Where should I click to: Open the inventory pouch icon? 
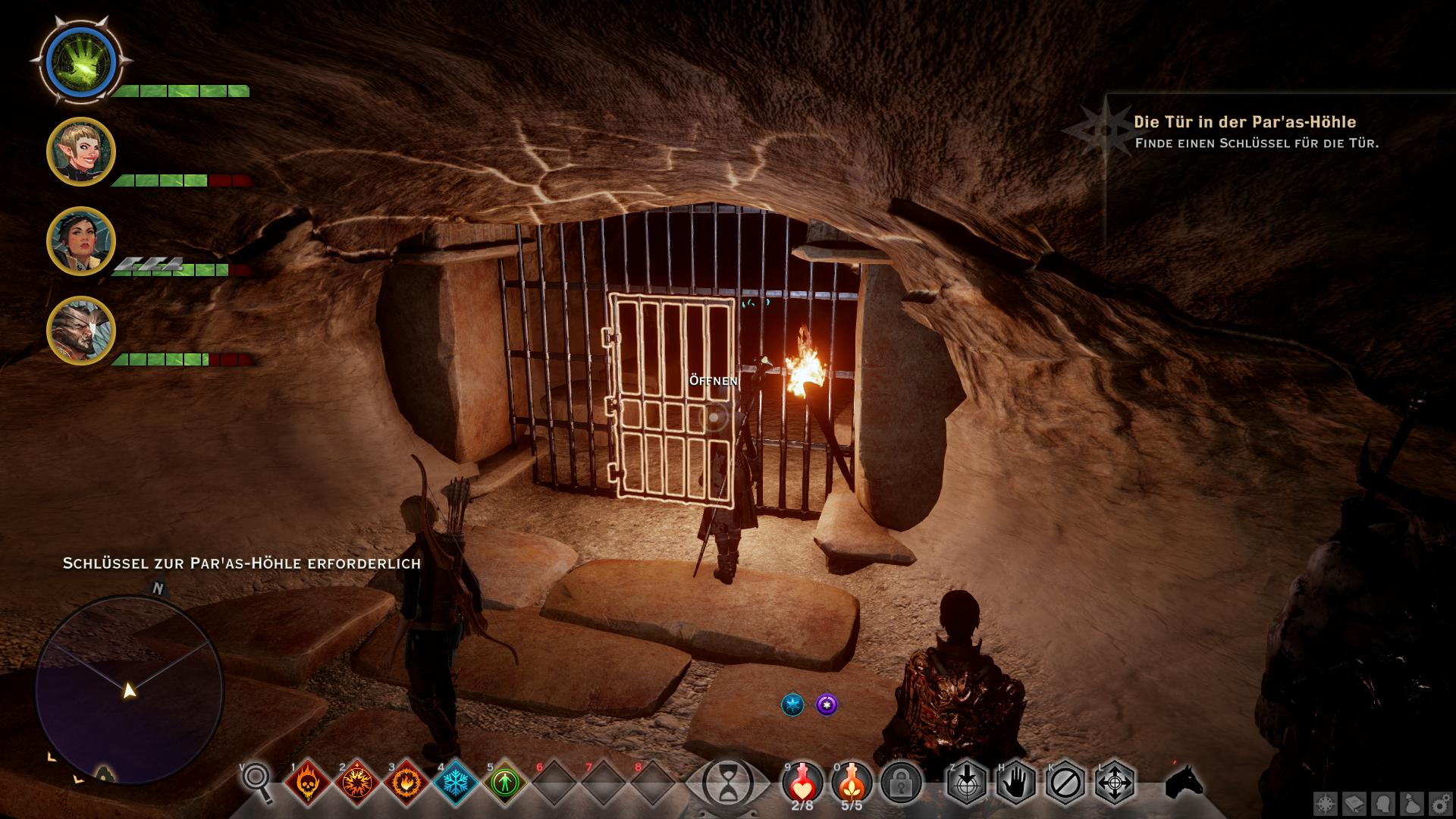(x=1412, y=805)
